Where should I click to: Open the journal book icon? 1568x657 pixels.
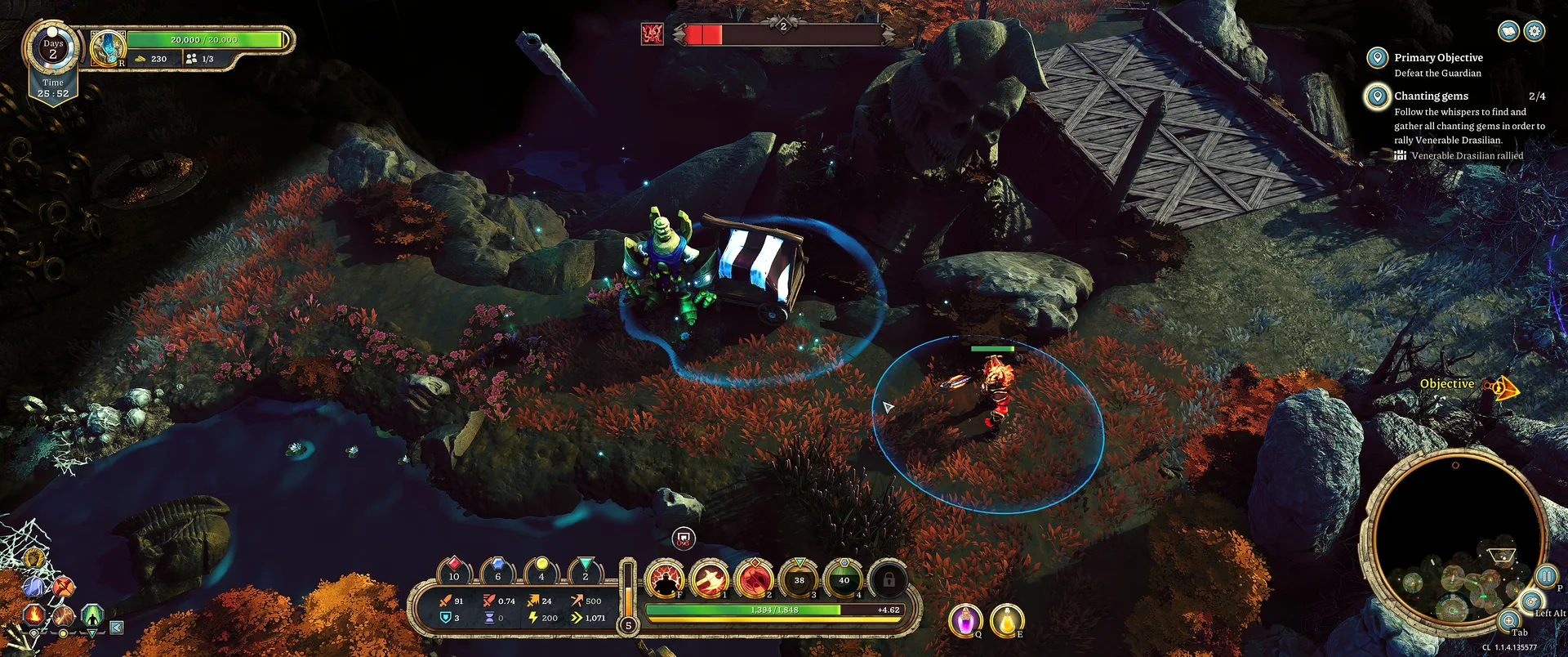pos(1509,31)
